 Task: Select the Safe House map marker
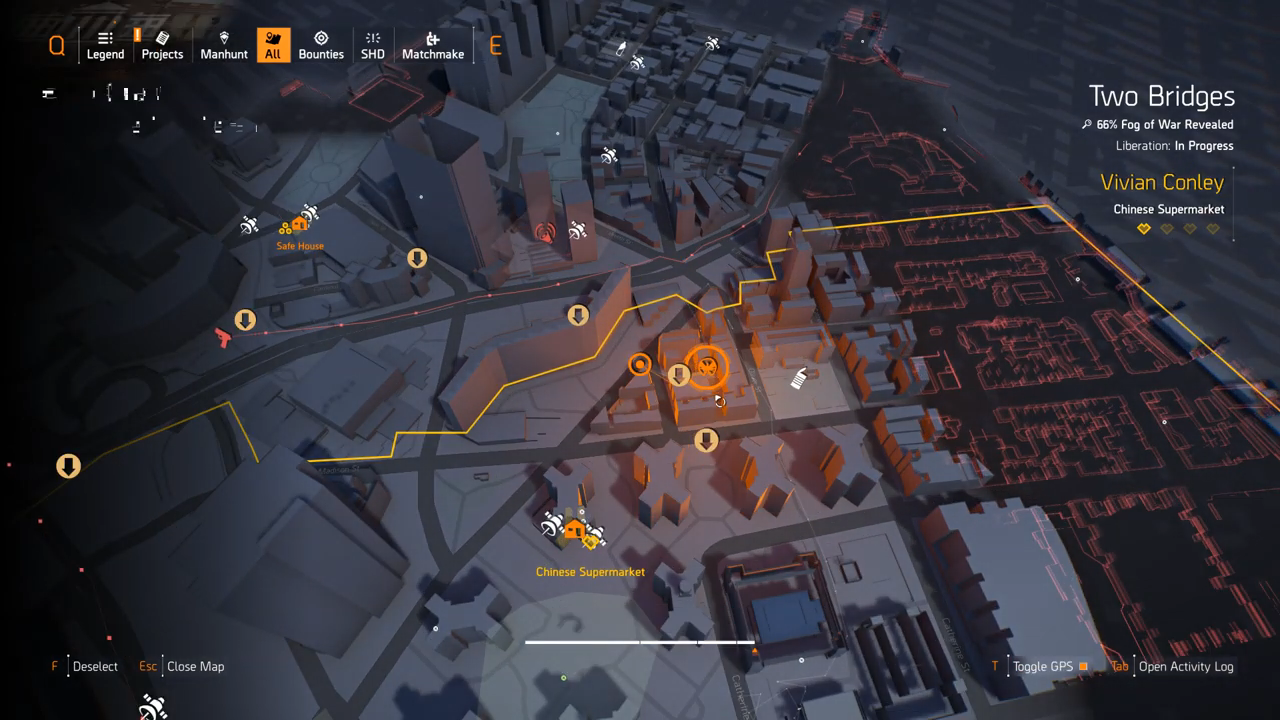299,225
